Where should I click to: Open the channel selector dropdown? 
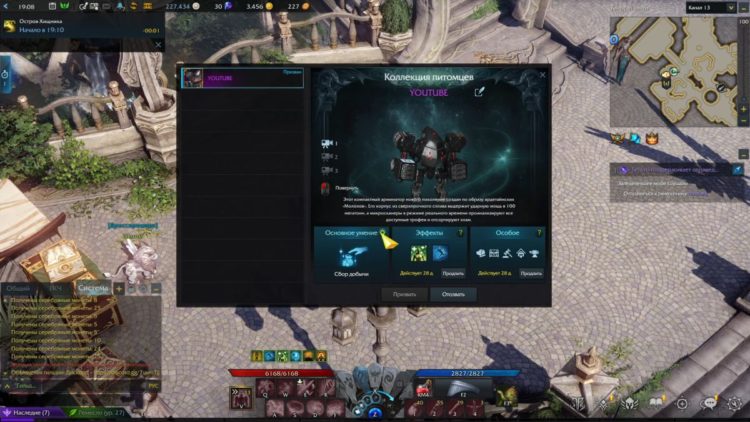pyautogui.click(x=712, y=6)
